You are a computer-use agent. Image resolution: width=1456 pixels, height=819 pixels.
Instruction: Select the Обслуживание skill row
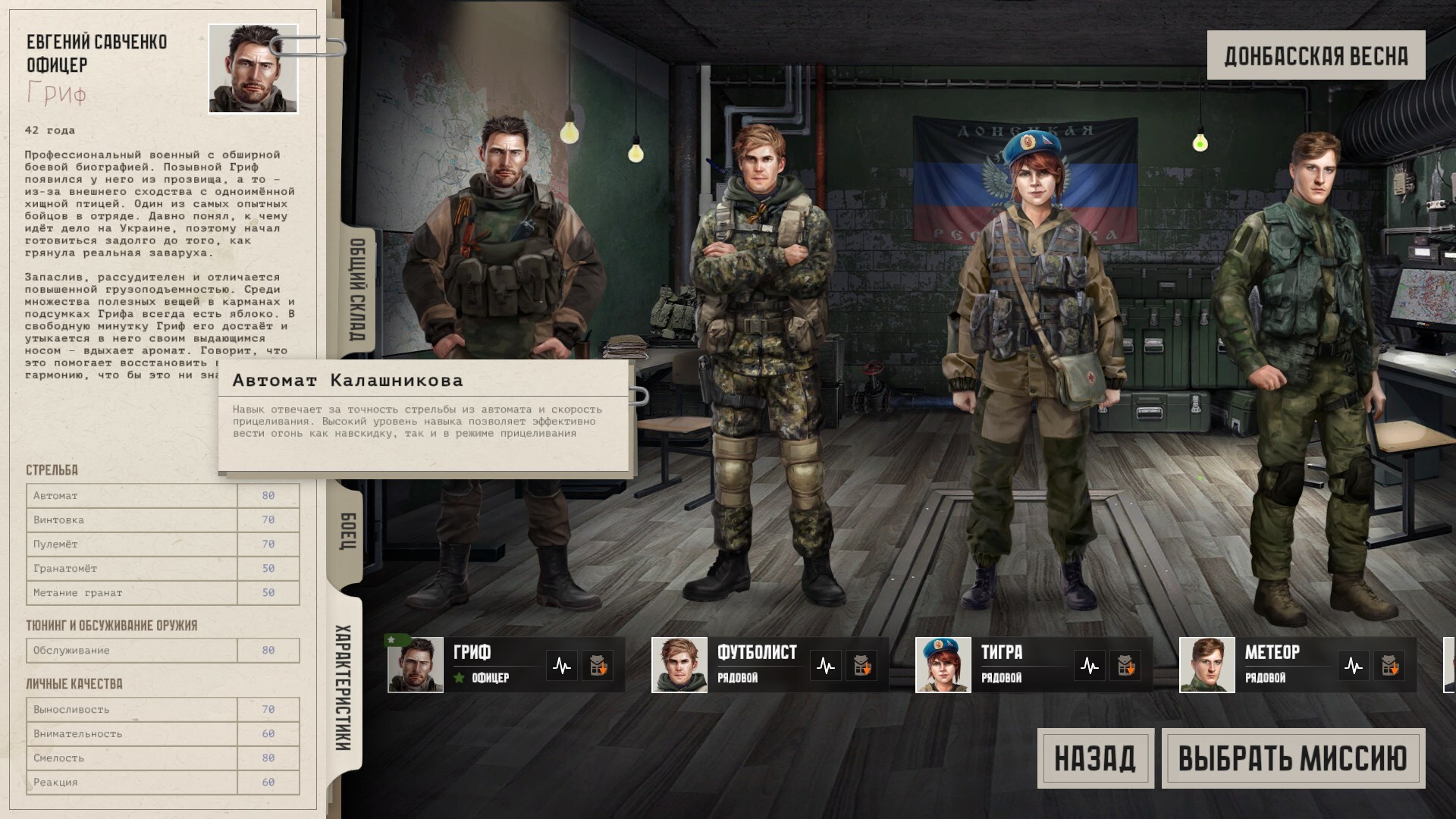click(162, 651)
